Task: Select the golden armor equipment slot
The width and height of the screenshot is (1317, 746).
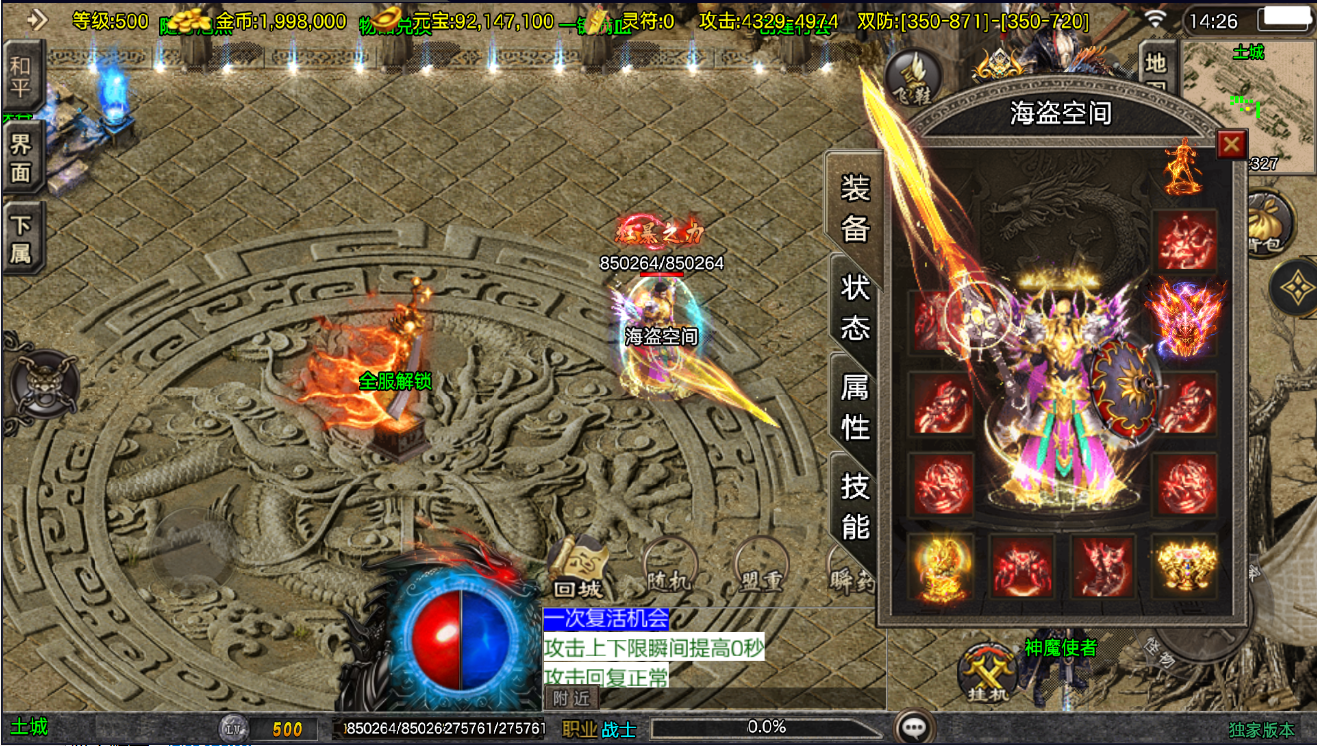Action: (x=1185, y=565)
